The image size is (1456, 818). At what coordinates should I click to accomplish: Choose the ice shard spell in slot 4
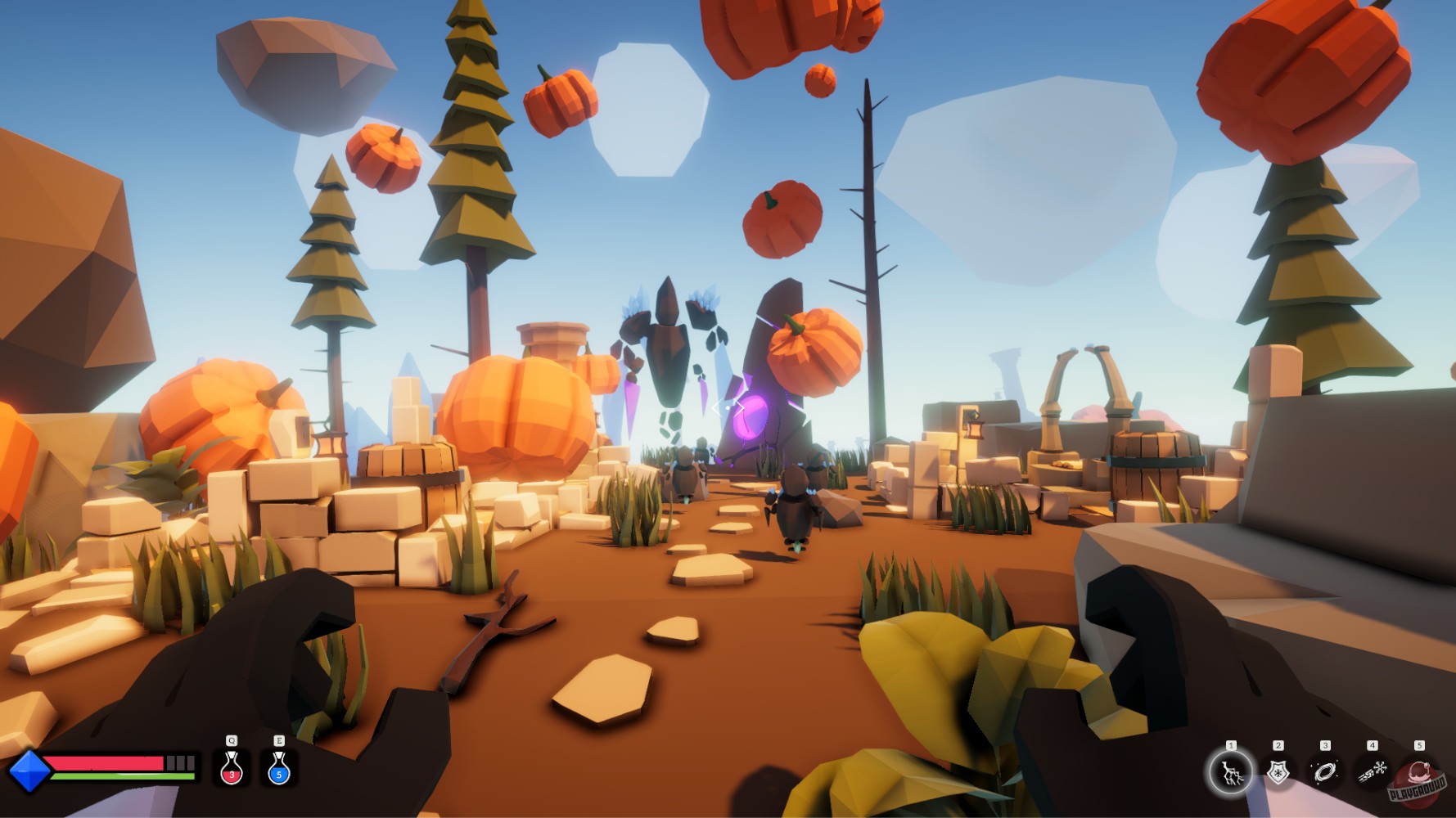1372,769
